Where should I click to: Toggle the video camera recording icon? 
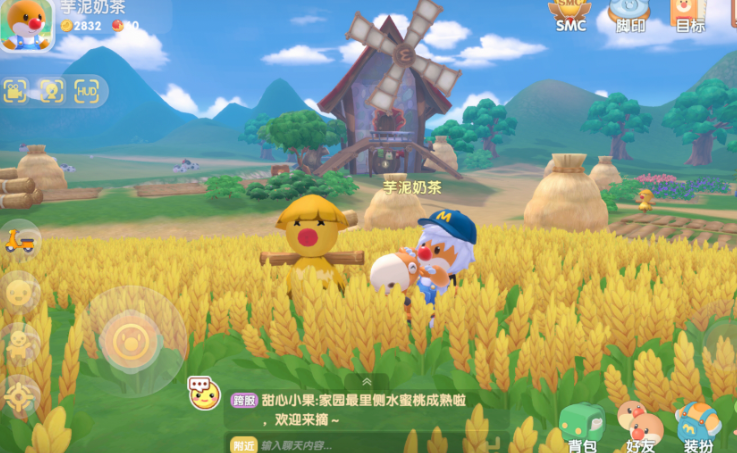[x=16, y=91]
